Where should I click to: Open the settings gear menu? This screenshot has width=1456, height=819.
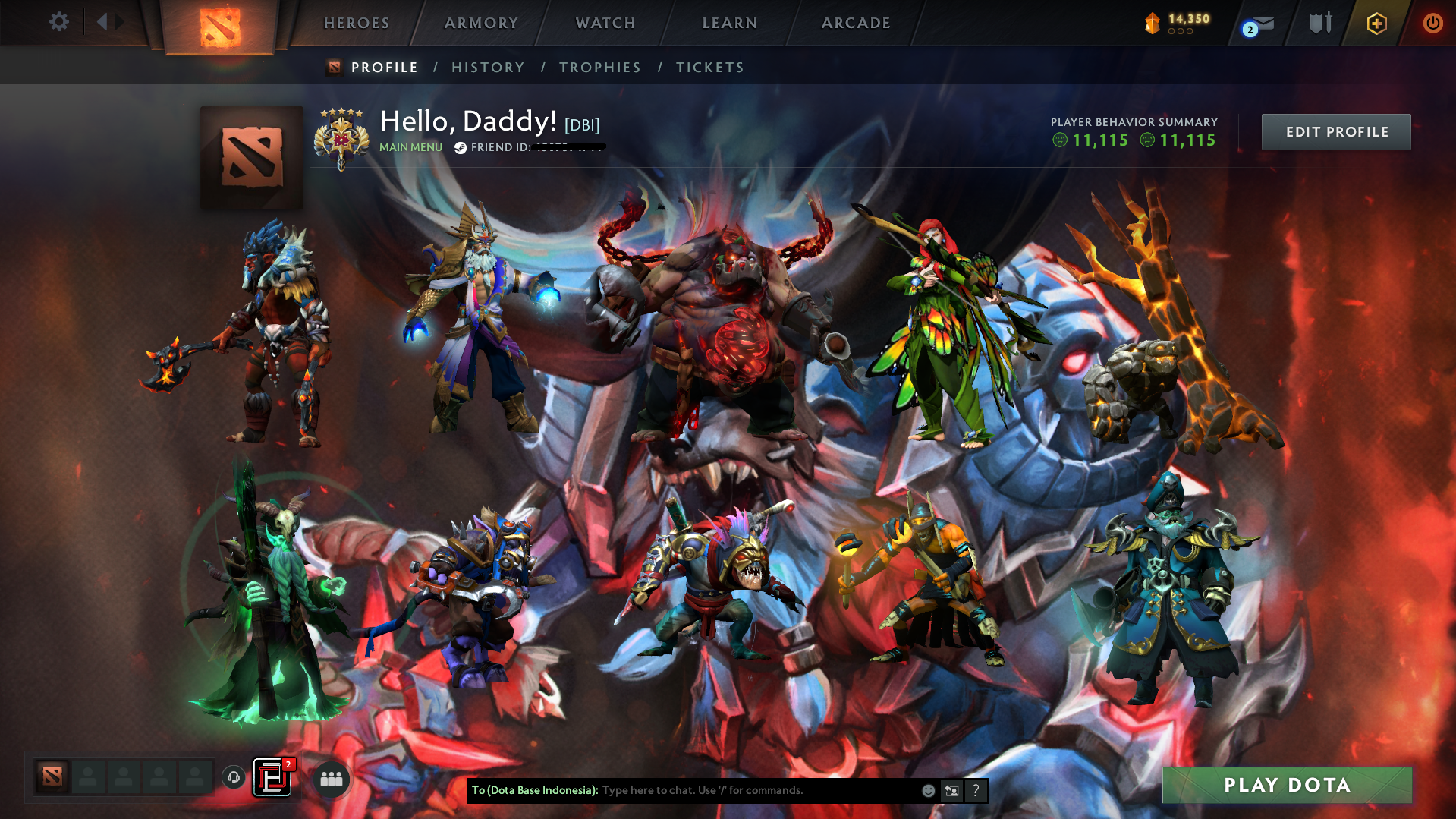[59, 22]
